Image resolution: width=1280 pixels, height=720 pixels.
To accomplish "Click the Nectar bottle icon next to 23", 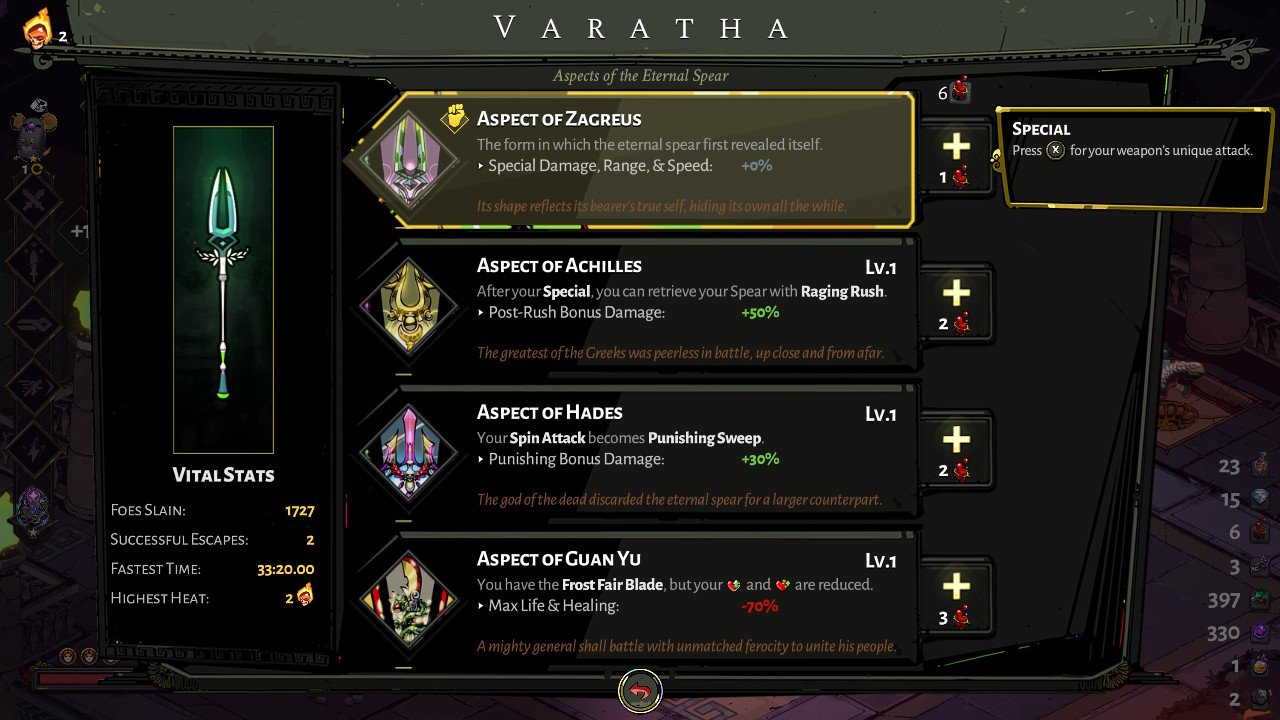I will [x=1258, y=466].
